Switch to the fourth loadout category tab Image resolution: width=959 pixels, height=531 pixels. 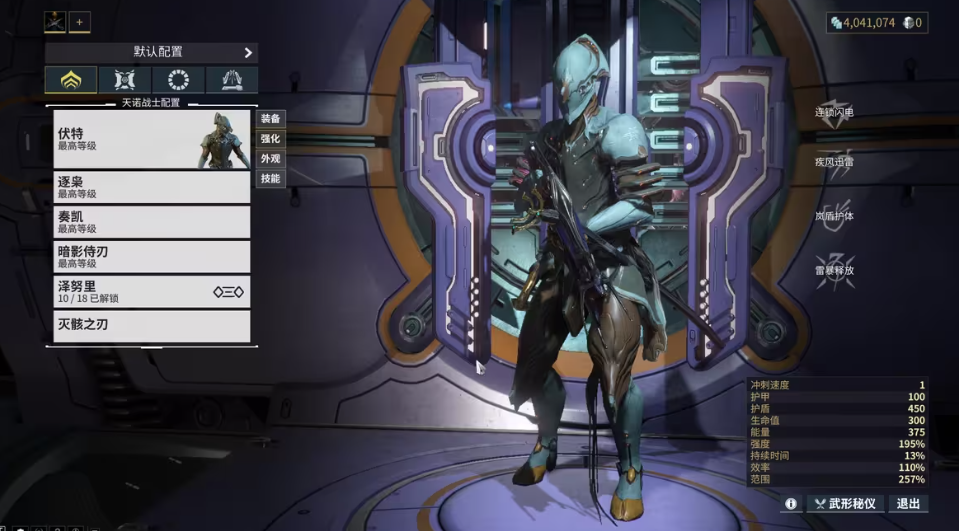[231, 80]
